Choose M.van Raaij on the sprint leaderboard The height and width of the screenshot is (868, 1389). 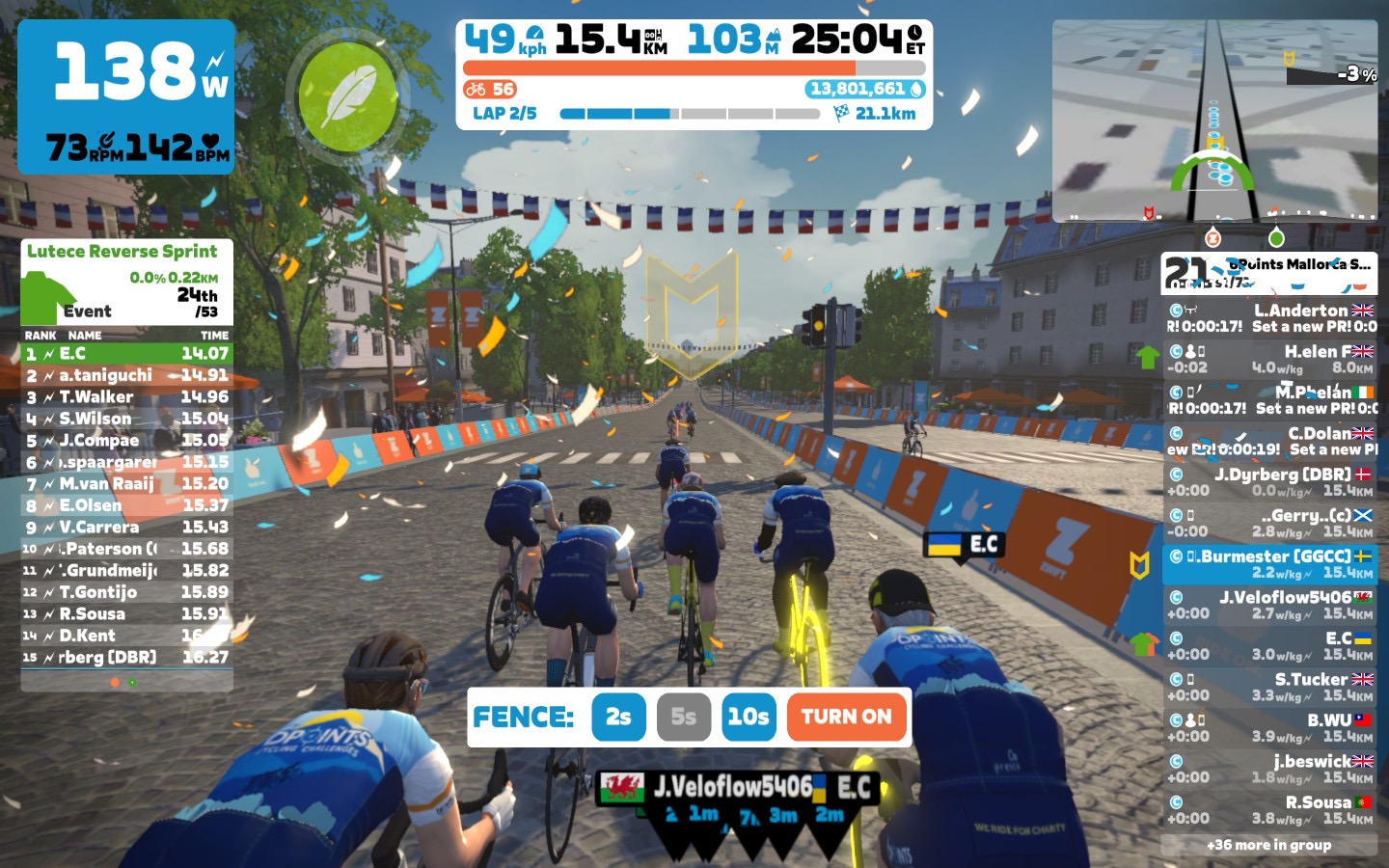coord(126,483)
